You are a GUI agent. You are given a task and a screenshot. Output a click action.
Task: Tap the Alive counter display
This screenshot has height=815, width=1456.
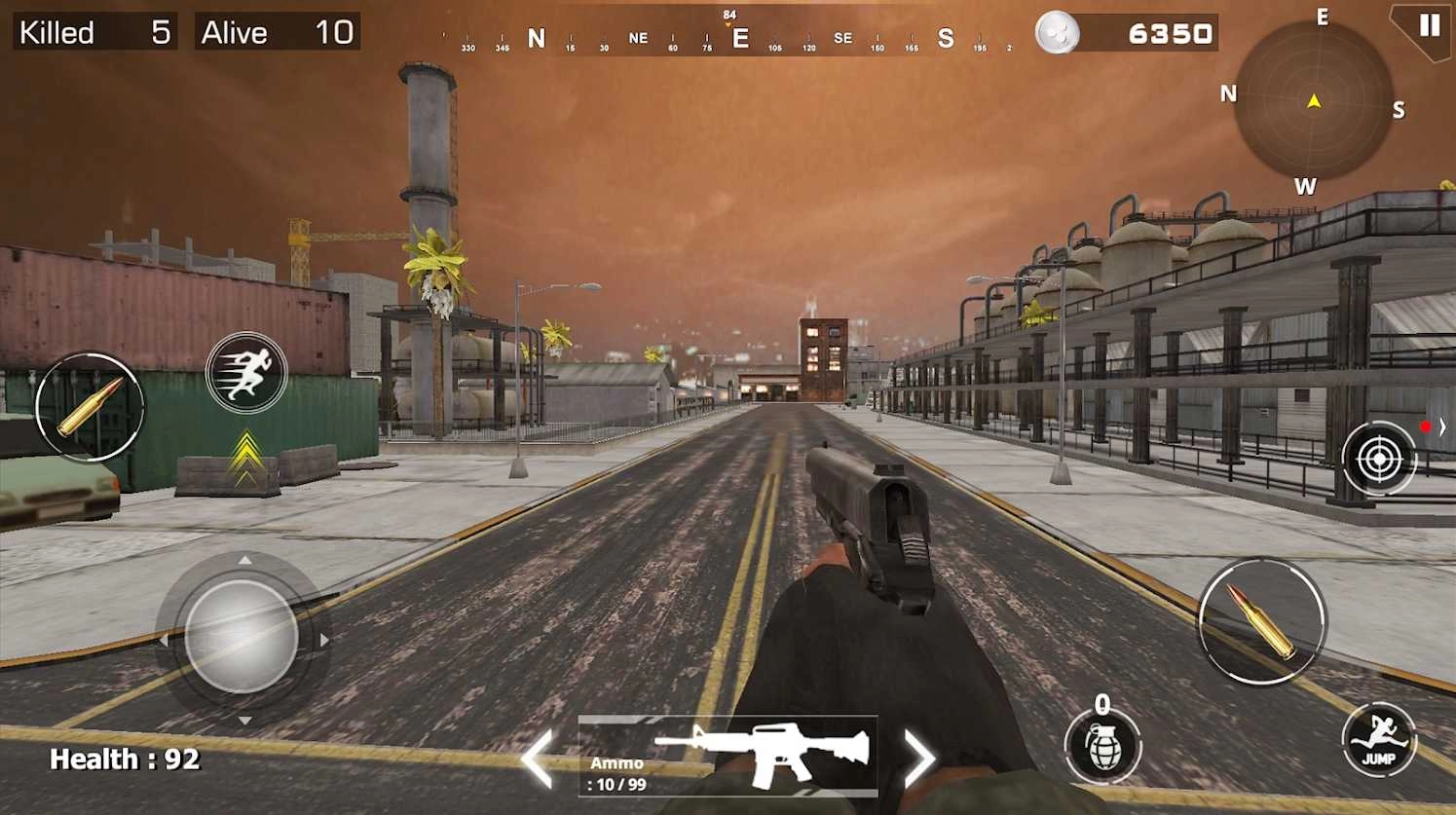pyautogui.click(x=276, y=32)
